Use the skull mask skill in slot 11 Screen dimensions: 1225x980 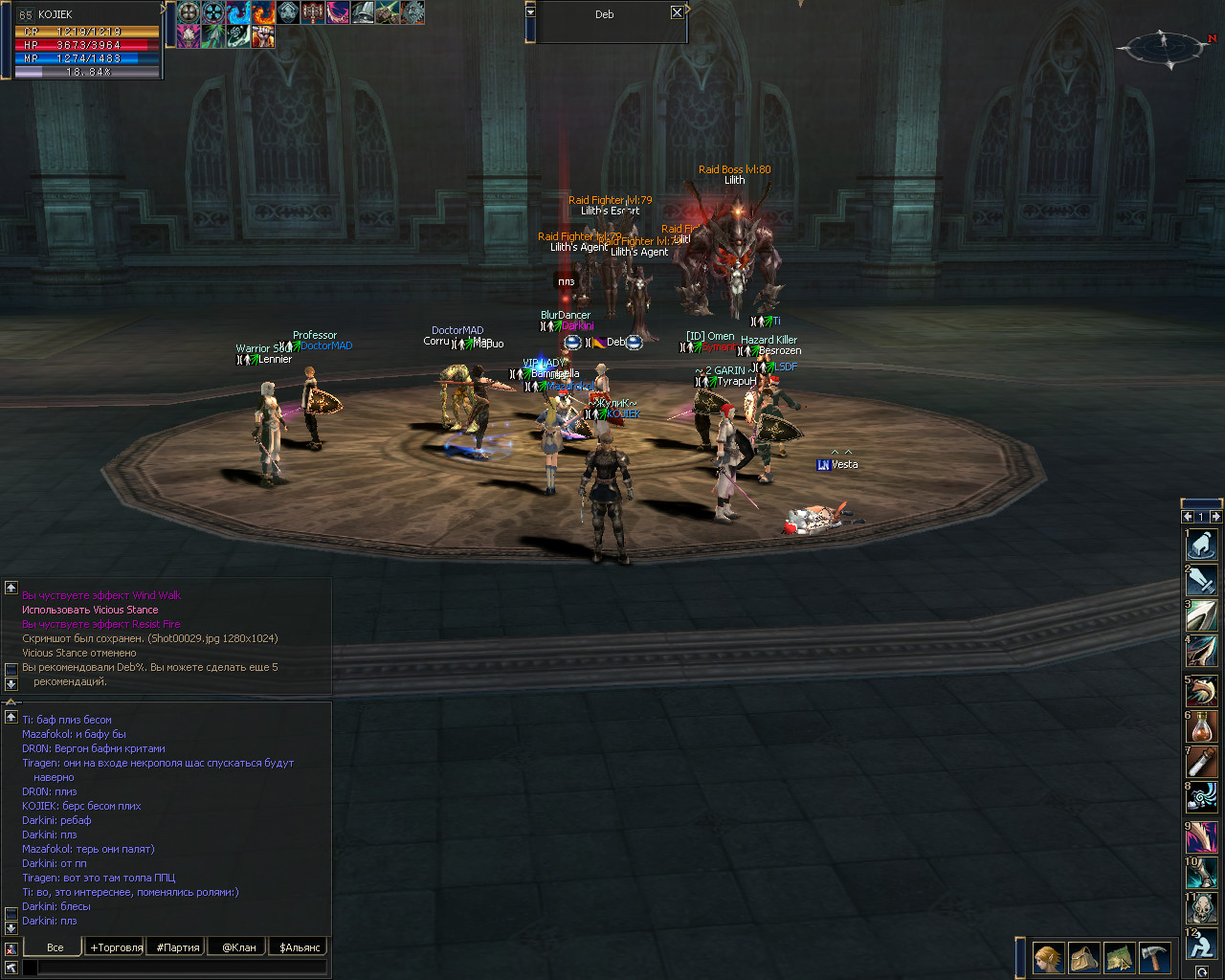tap(1201, 908)
